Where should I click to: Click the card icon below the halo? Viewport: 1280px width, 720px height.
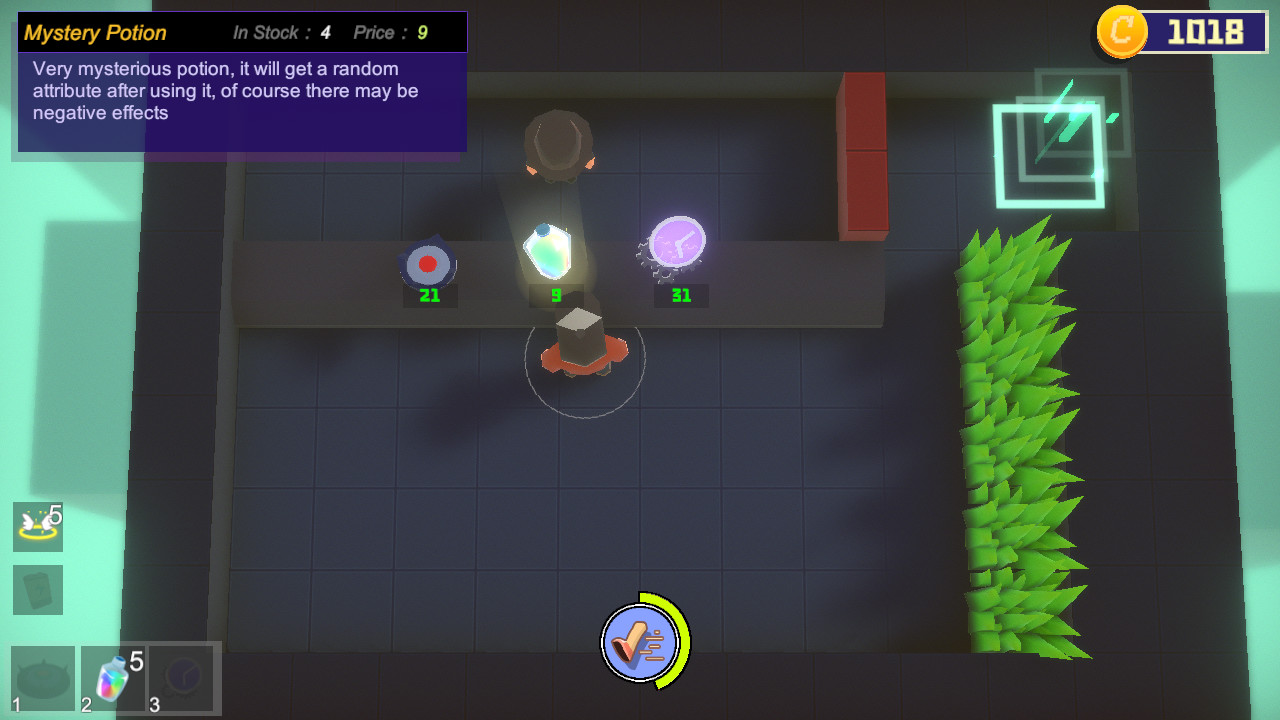point(38,590)
